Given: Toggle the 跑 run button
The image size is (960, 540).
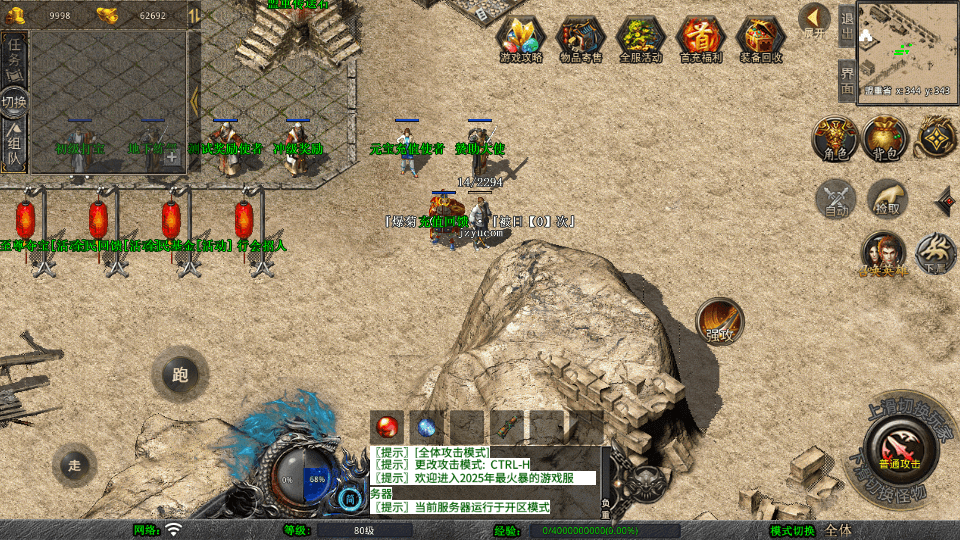Looking at the screenshot, I should point(180,377).
